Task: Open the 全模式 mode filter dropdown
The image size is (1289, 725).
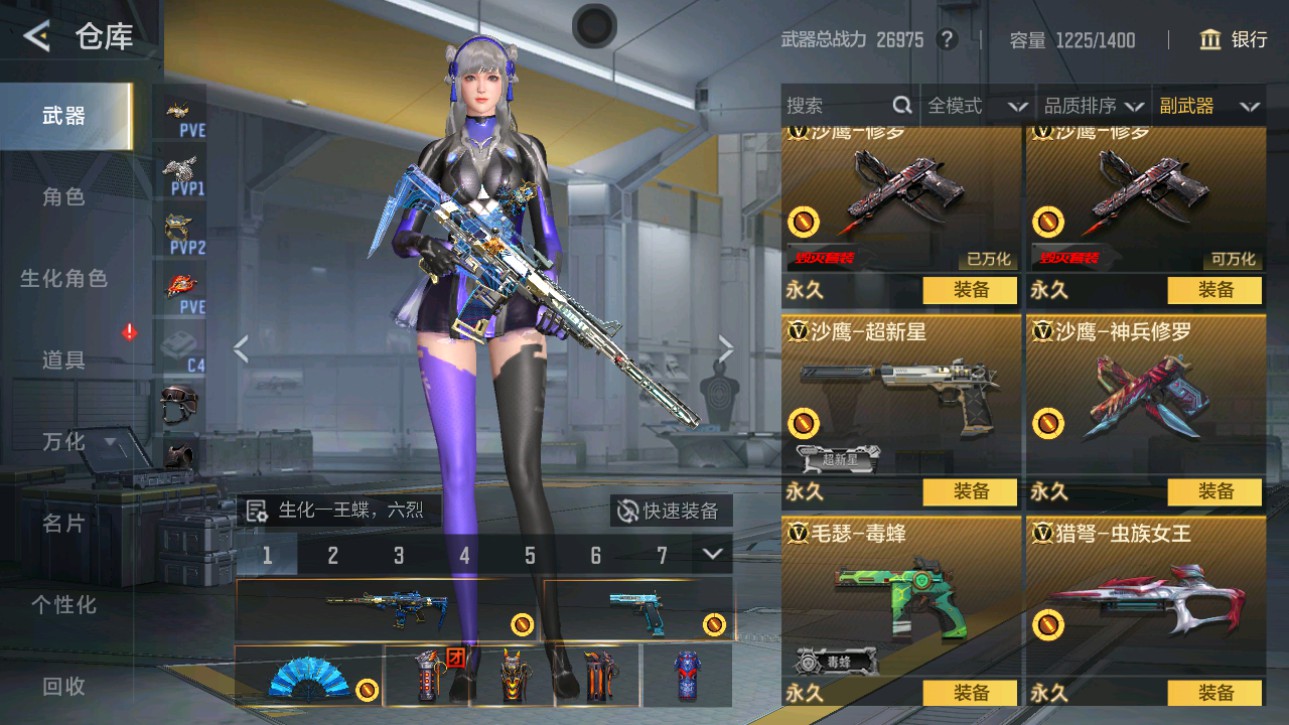Action: coord(977,104)
